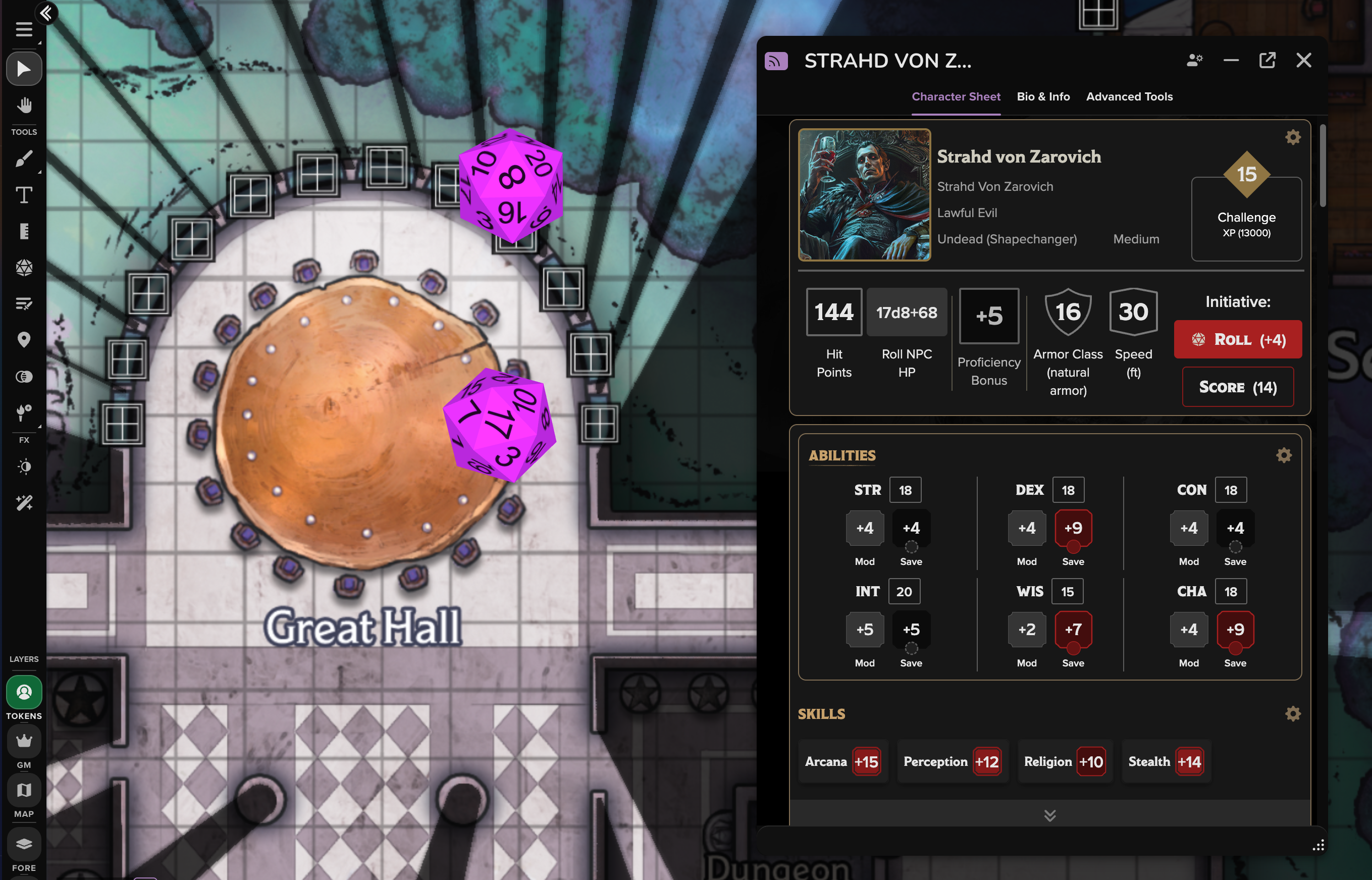Choose the Text tool in the toolbar
This screenshot has width=1372, height=880.
point(24,195)
